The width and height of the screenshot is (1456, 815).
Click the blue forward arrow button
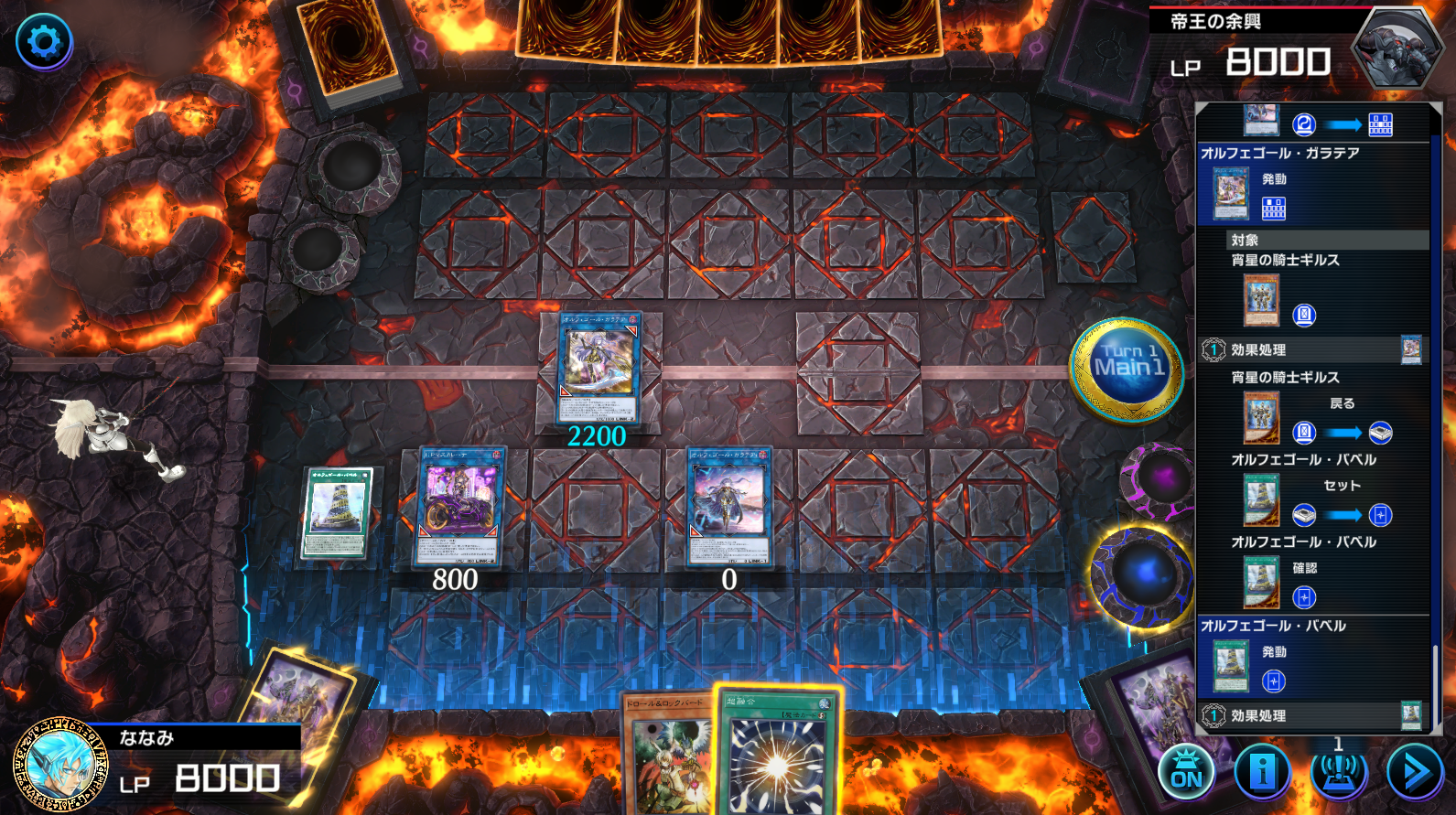1415,773
